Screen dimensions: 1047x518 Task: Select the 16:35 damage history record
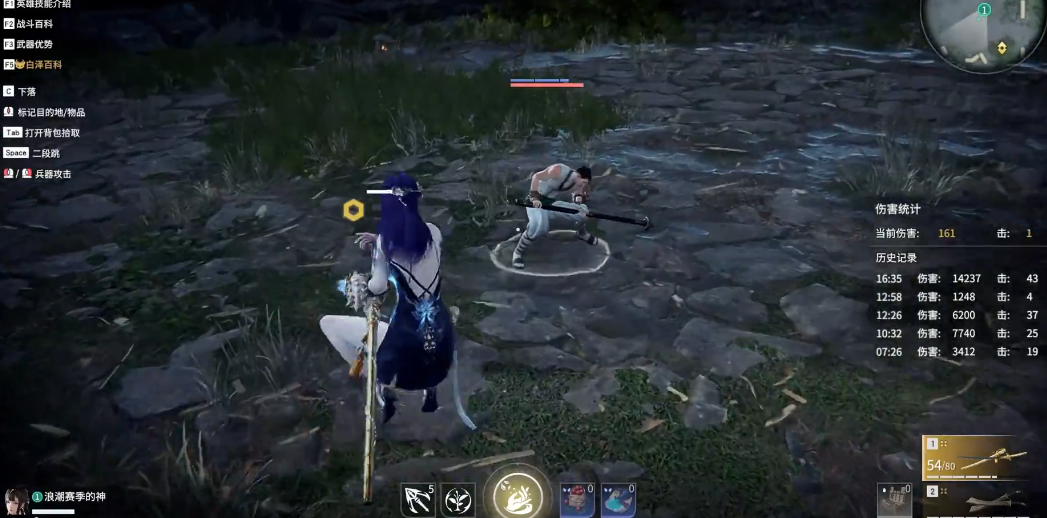[957, 279]
